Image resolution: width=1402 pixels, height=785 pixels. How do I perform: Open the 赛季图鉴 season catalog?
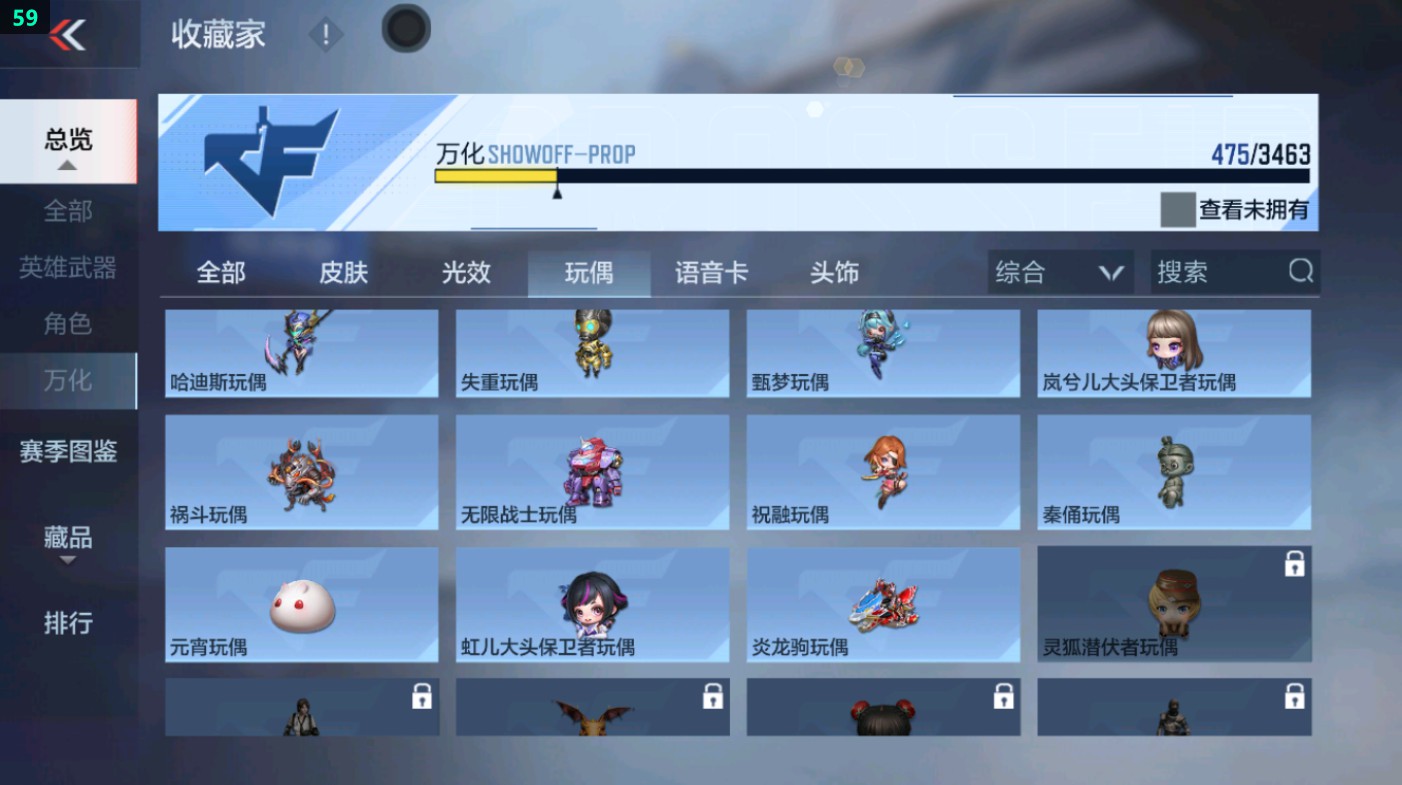69,453
